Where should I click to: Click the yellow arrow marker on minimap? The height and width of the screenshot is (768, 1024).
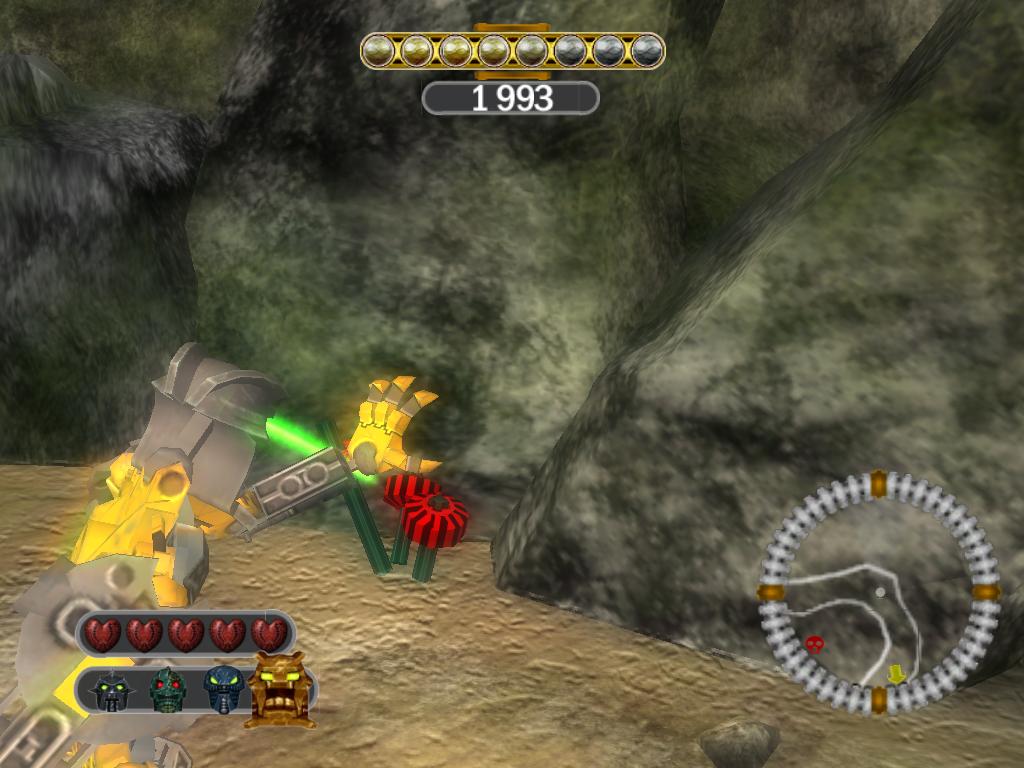tap(896, 675)
